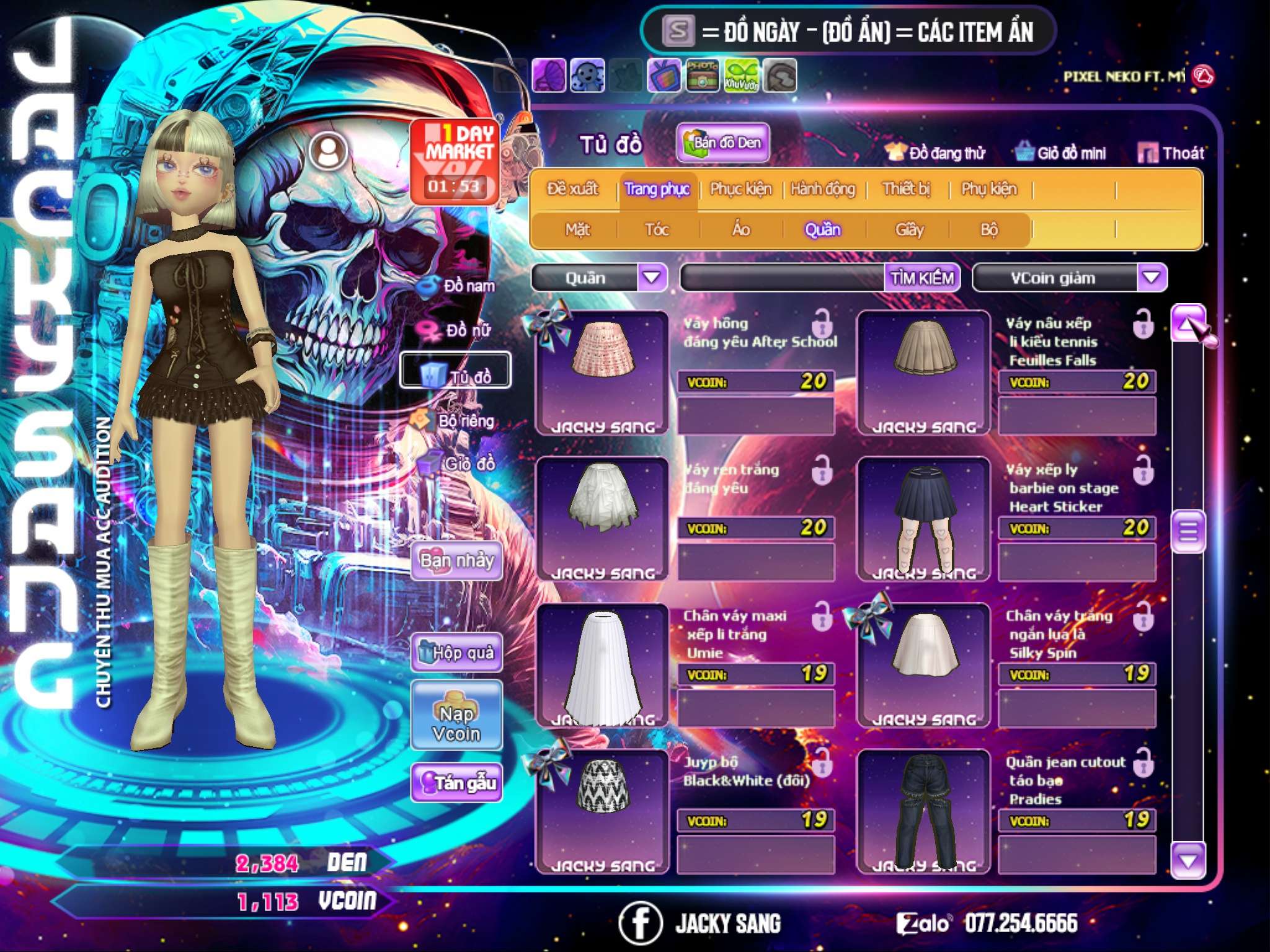This screenshot has width=1270, height=952.
Task: Open the Quần category dropdown
Action: [x=652, y=278]
